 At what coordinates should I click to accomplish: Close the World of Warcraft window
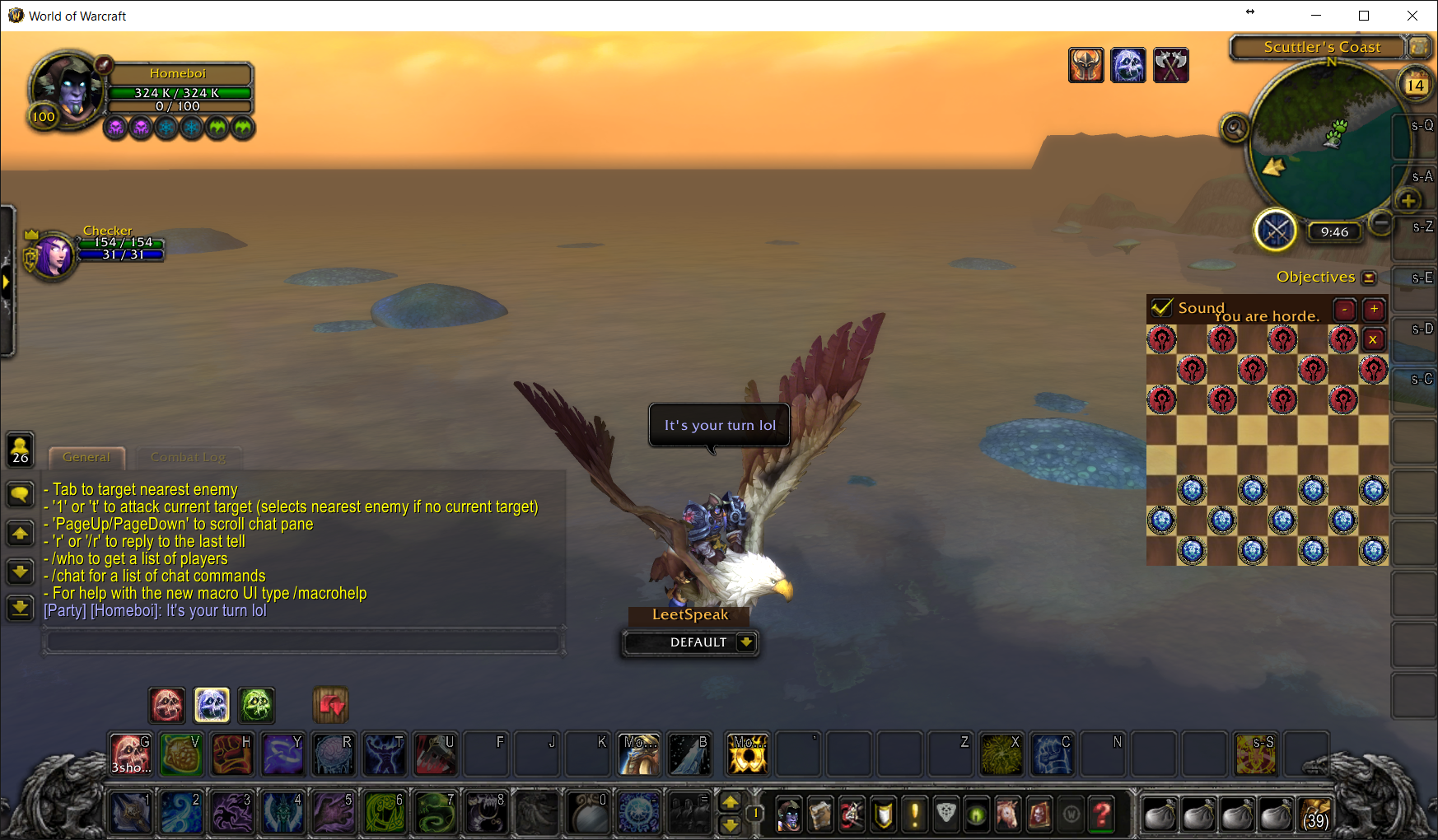click(1412, 16)
